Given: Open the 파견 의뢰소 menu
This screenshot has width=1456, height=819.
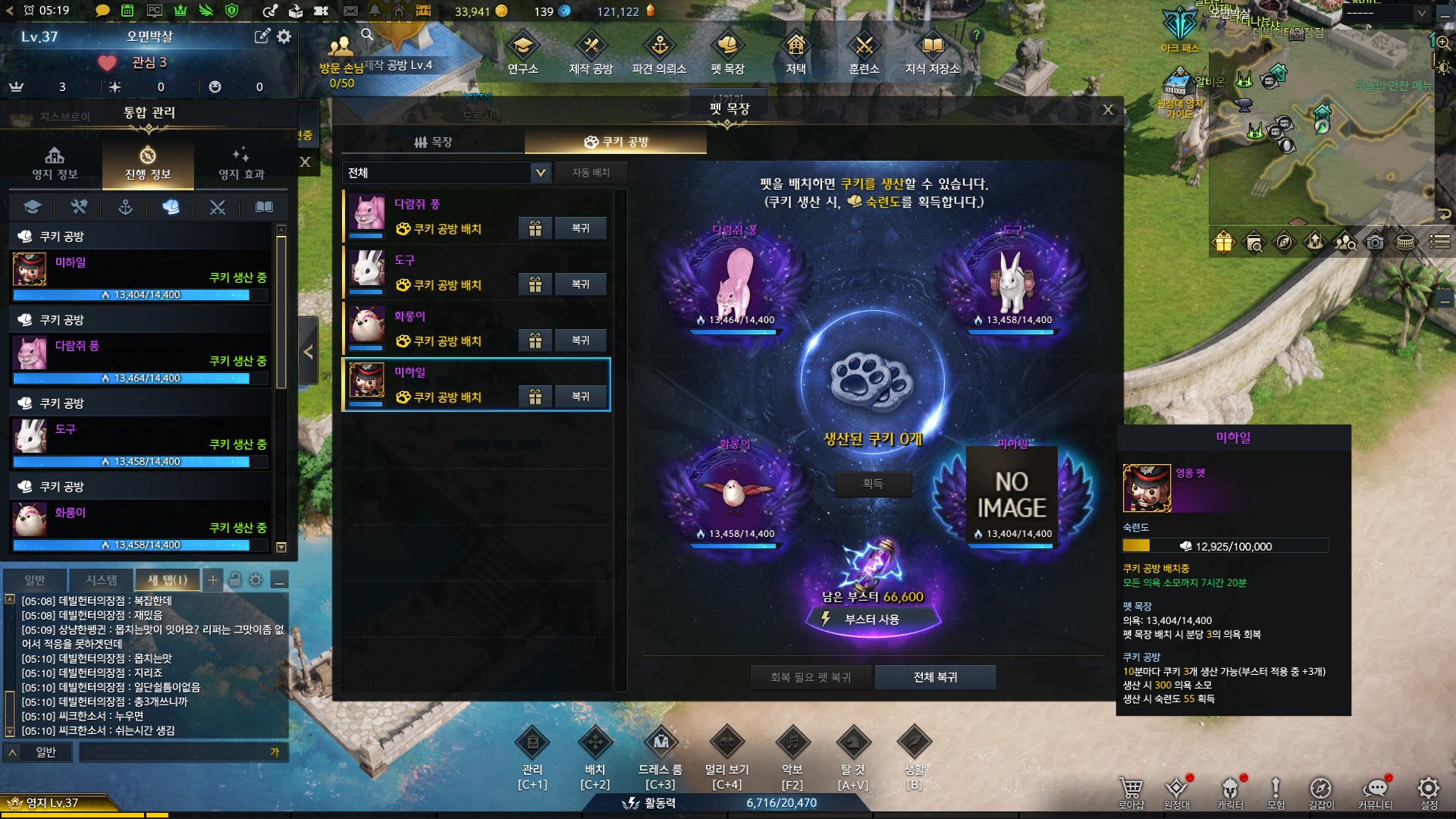Looking at the screenshot, I should pos(659,55).
